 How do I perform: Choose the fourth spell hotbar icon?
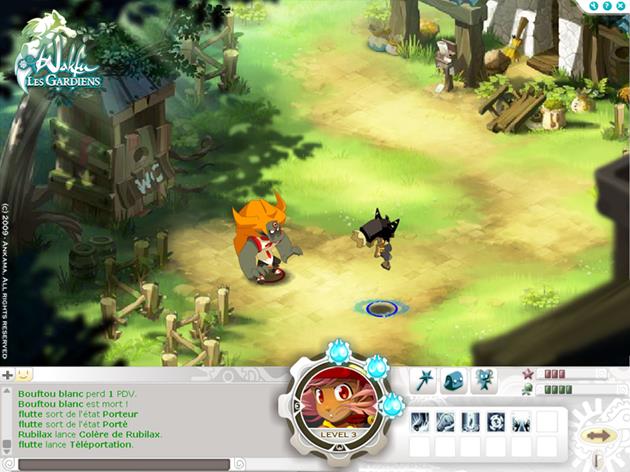point(496,422)
